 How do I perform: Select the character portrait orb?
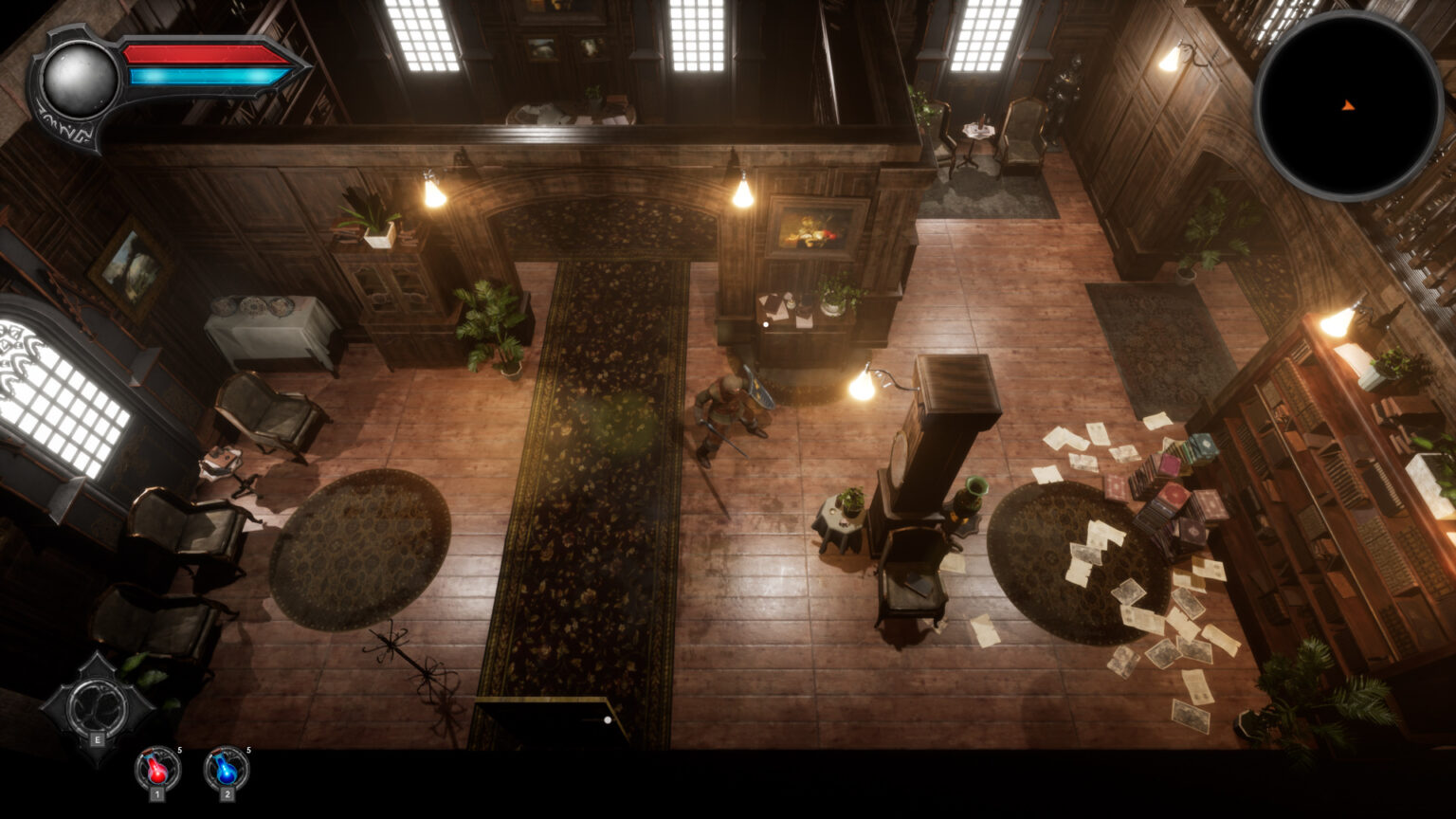pyautogui.click(x=80, y=81)
